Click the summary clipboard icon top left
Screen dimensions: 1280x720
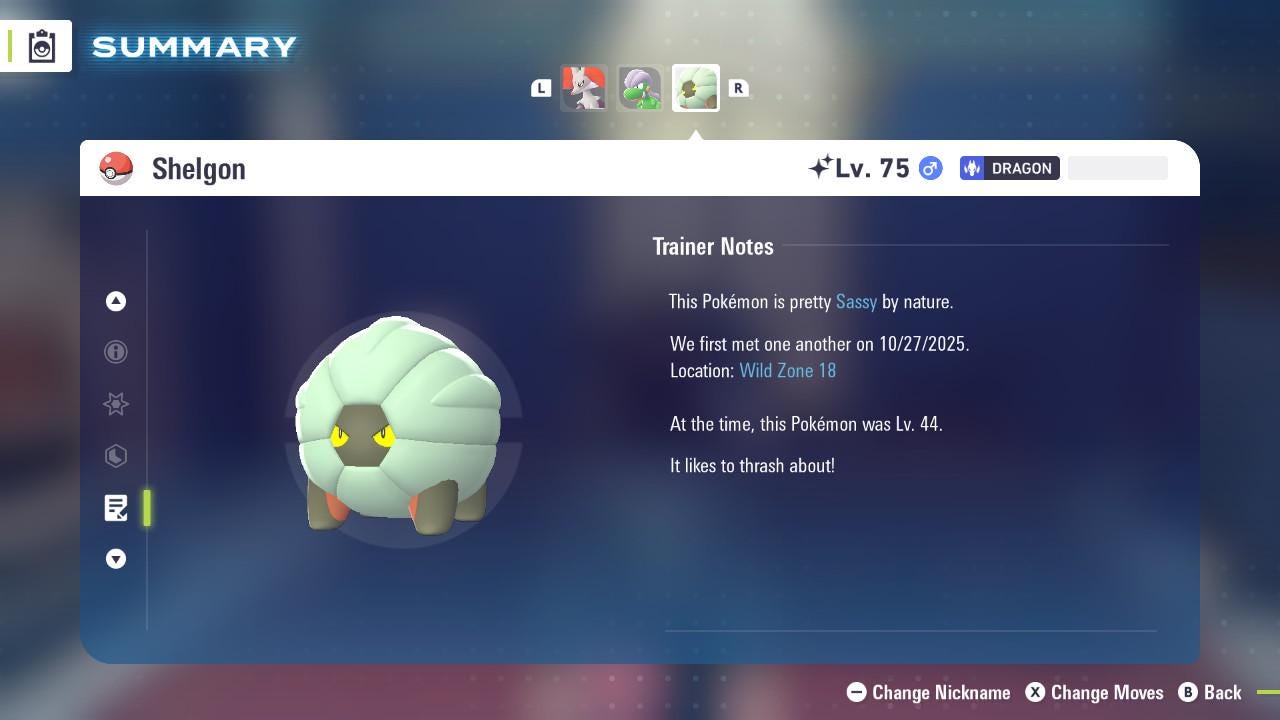[42, 45]
